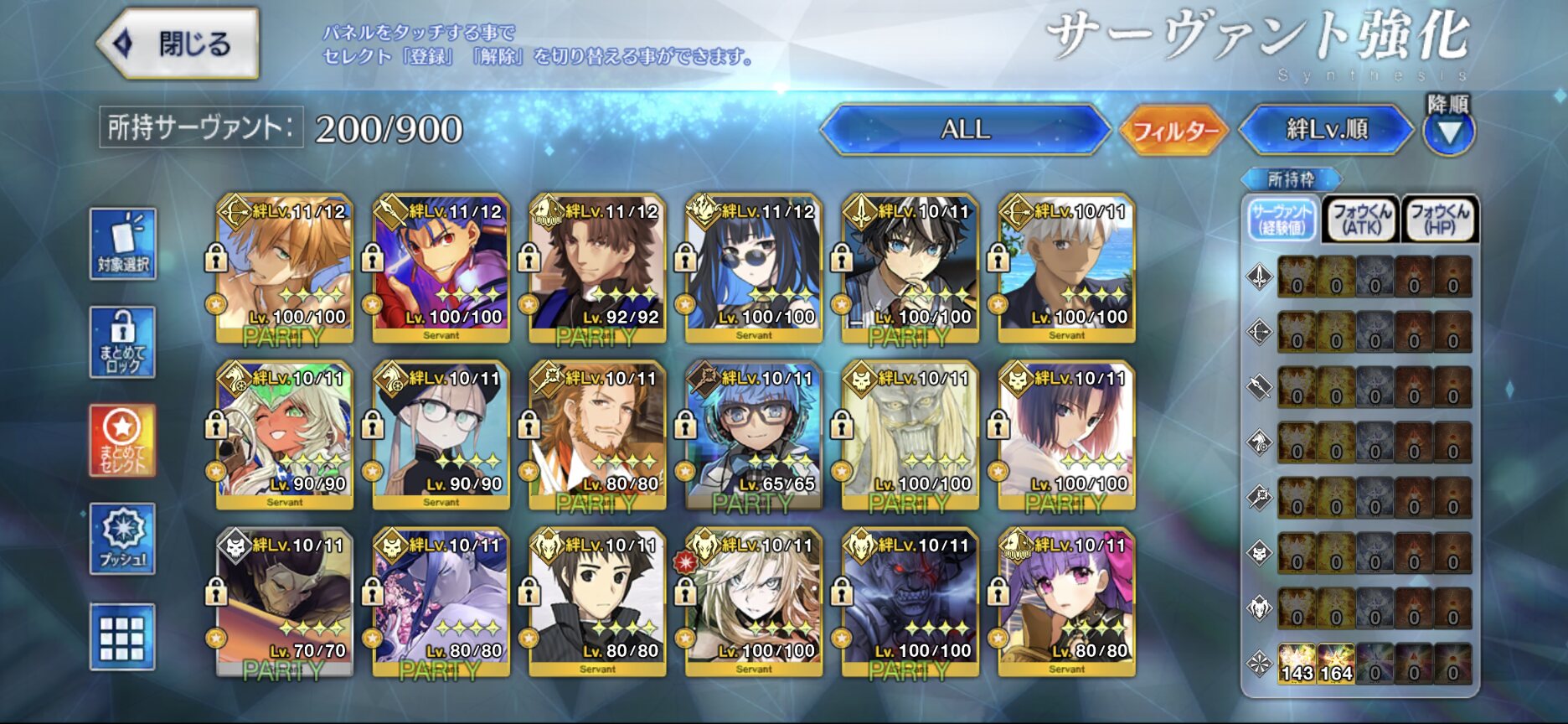Click the プッシュ! push button
Screen dimensions: 1568x724
pos(123,539)
